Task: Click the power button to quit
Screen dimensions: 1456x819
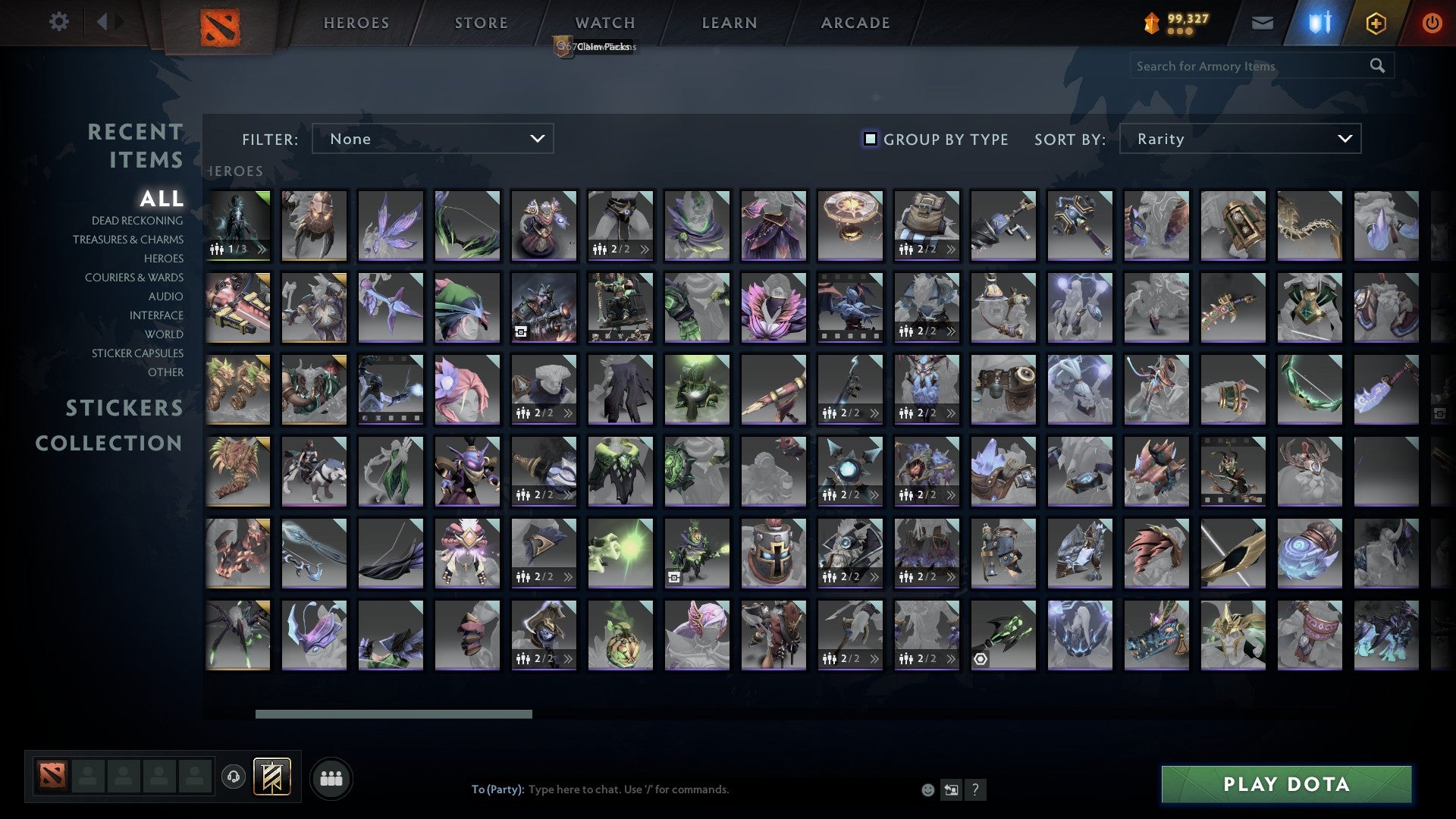Action: coord(1432,23)
